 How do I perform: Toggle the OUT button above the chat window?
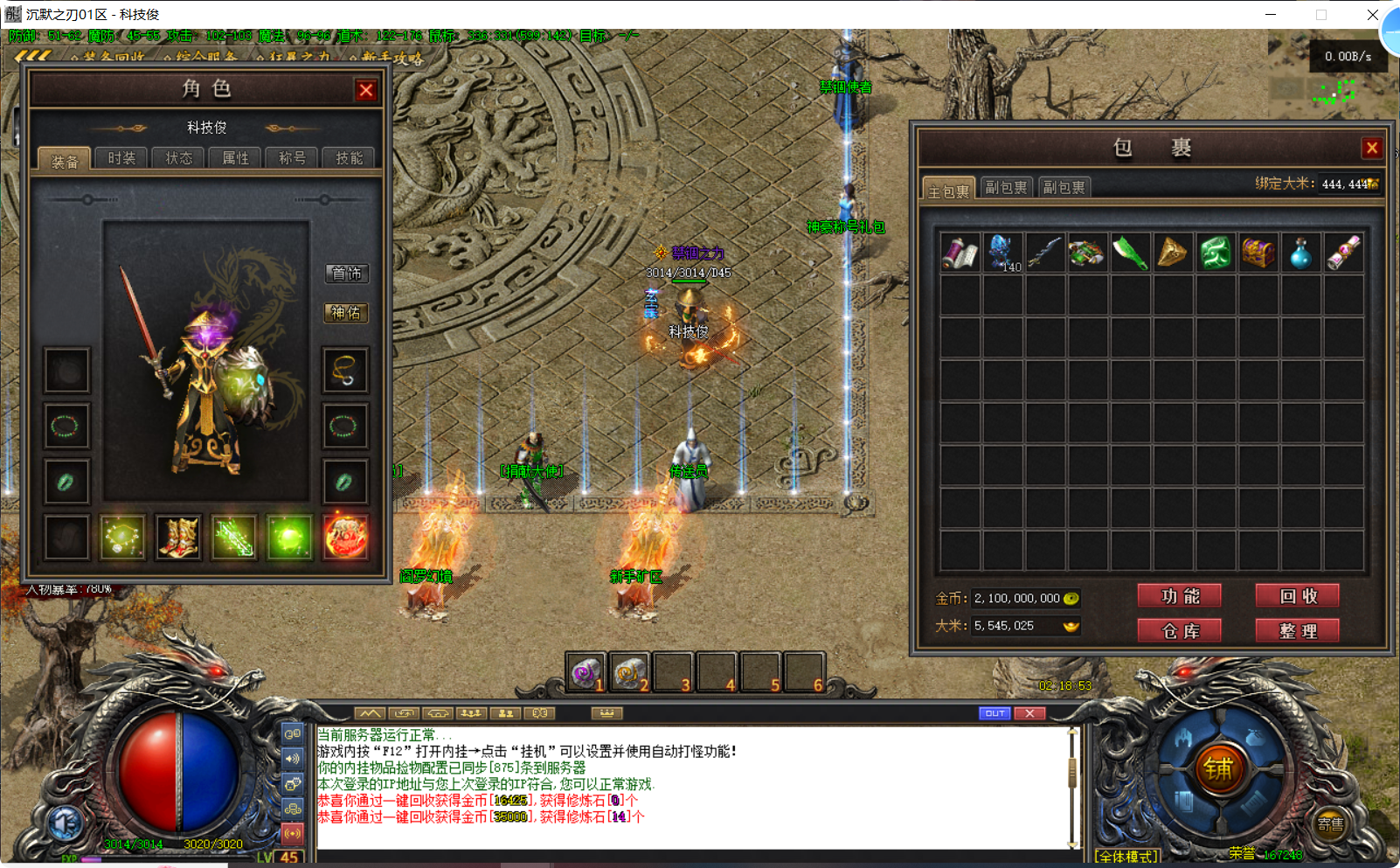click(x=994, y=713)
